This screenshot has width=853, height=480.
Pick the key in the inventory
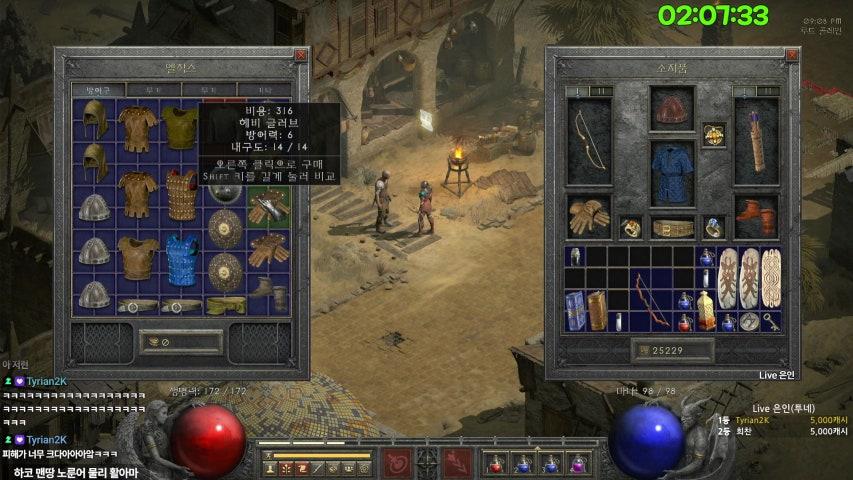tap(771, 321)
